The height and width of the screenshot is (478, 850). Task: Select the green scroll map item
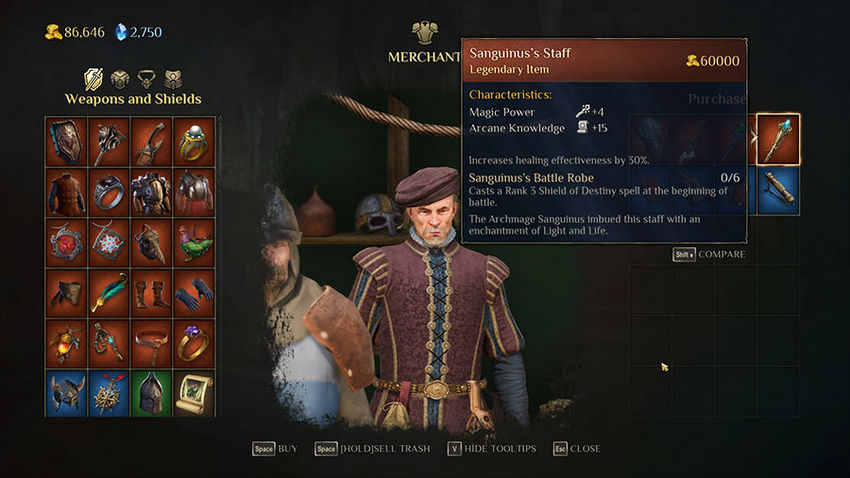193,393
